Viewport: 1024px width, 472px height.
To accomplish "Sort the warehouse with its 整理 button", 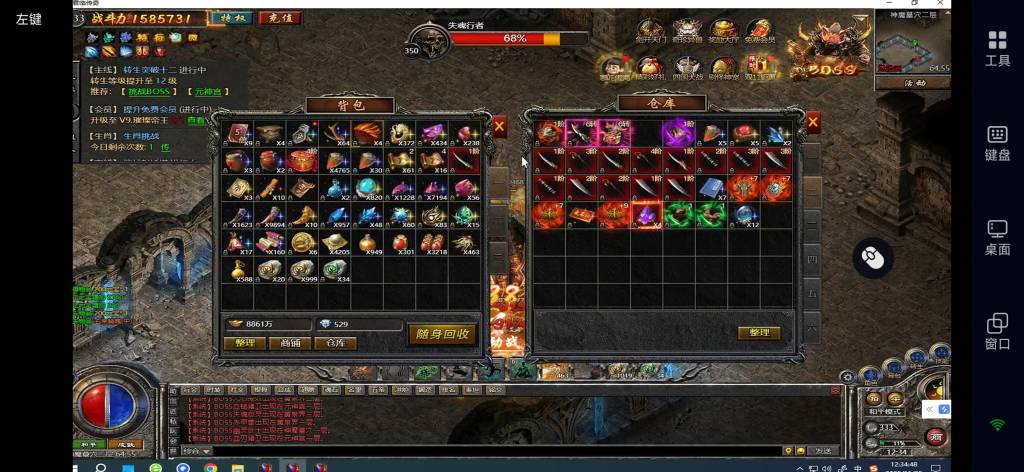I will (759, 333).
